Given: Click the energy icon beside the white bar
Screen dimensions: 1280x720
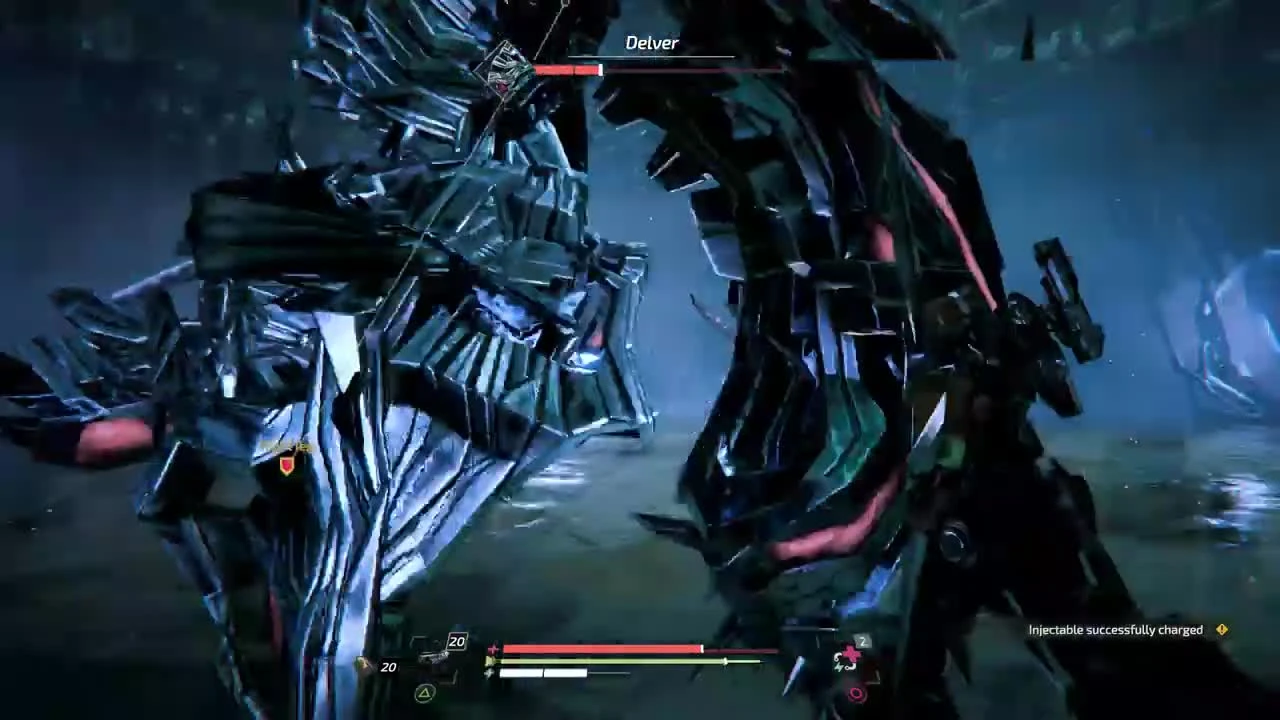Looking at the screenshot, I should tap(487, 673).
